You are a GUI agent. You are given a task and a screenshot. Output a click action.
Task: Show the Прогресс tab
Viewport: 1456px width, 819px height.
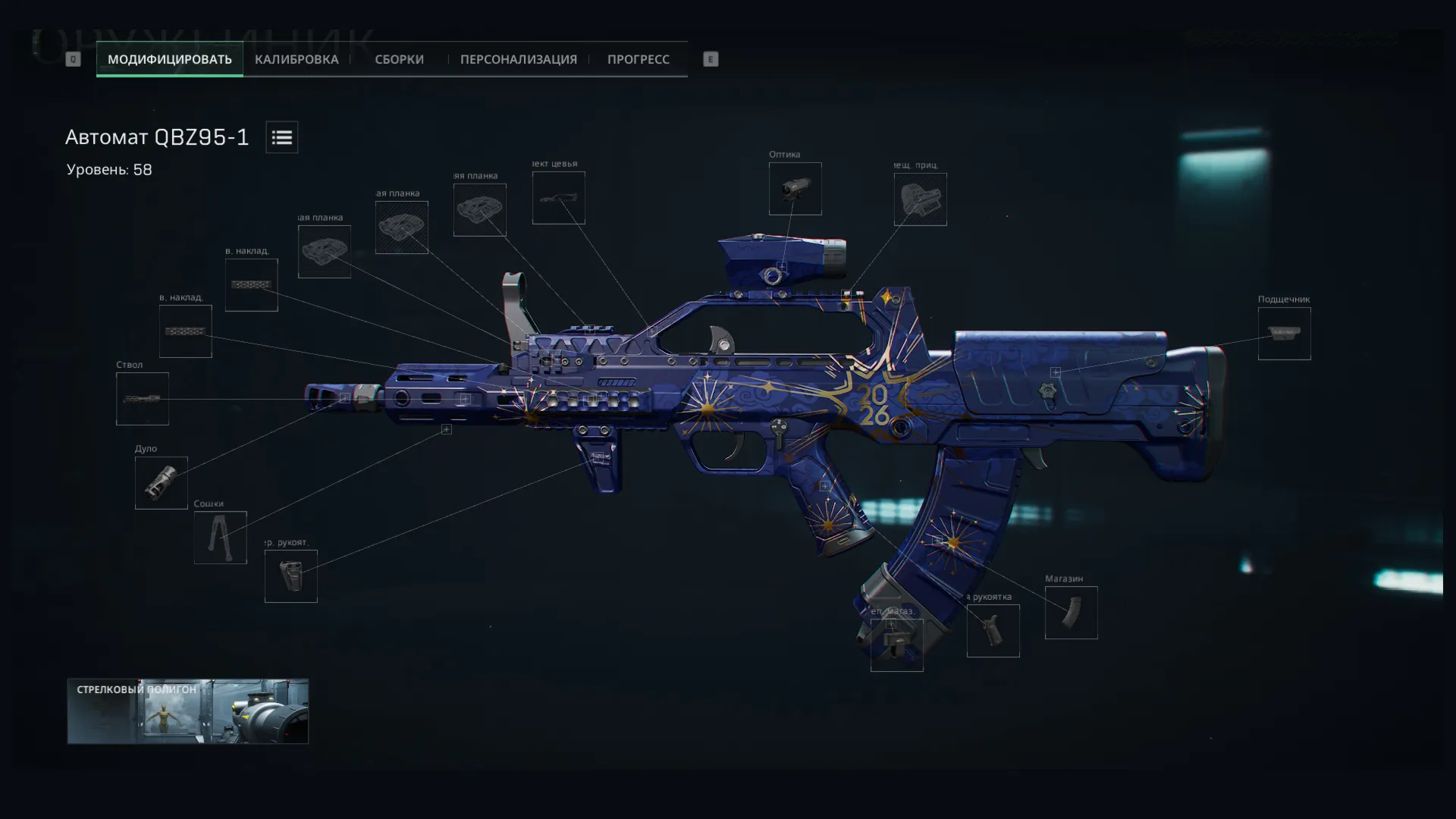point(638,59)
